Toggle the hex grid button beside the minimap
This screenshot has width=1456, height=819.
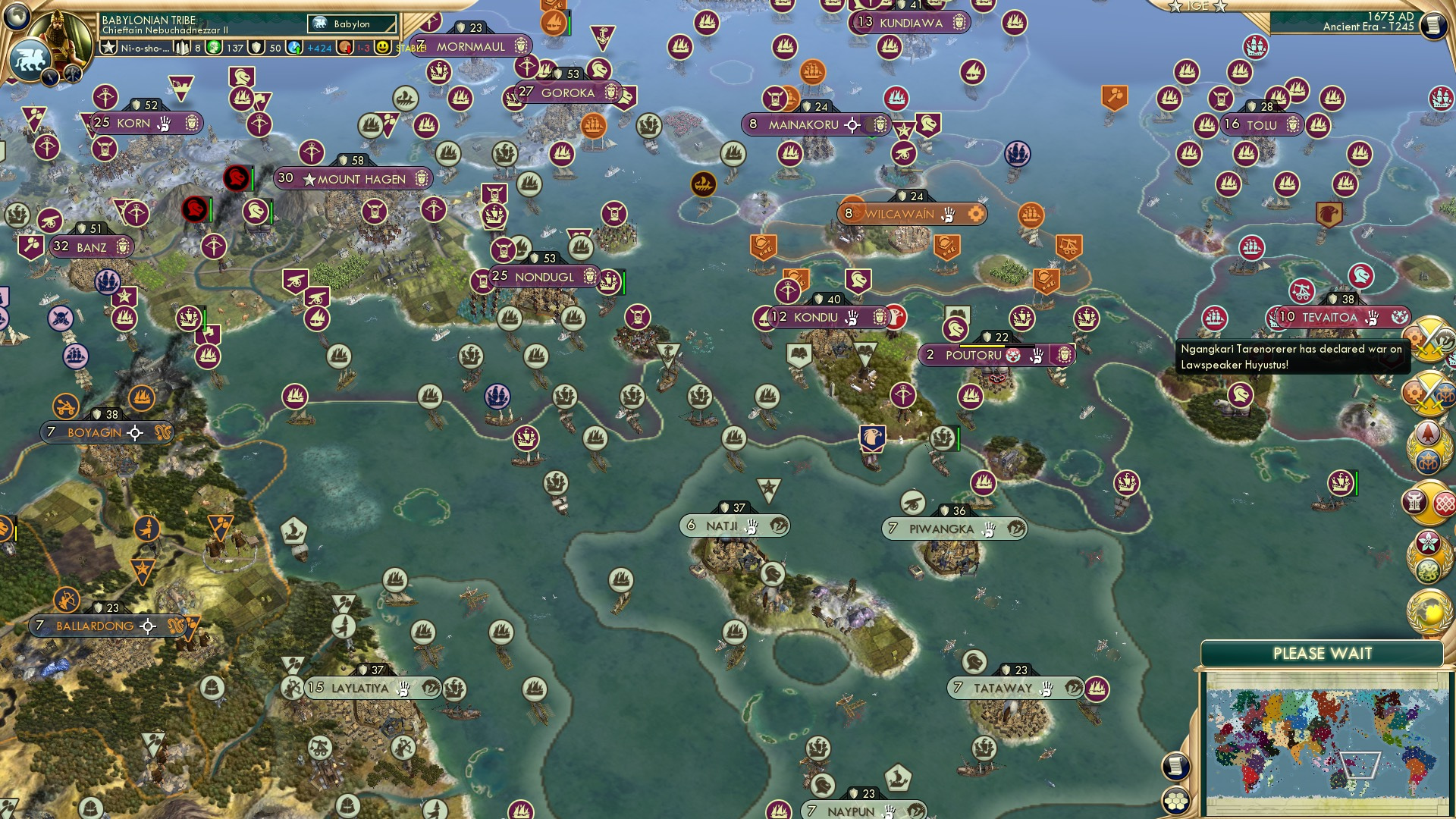point(1177,802)
